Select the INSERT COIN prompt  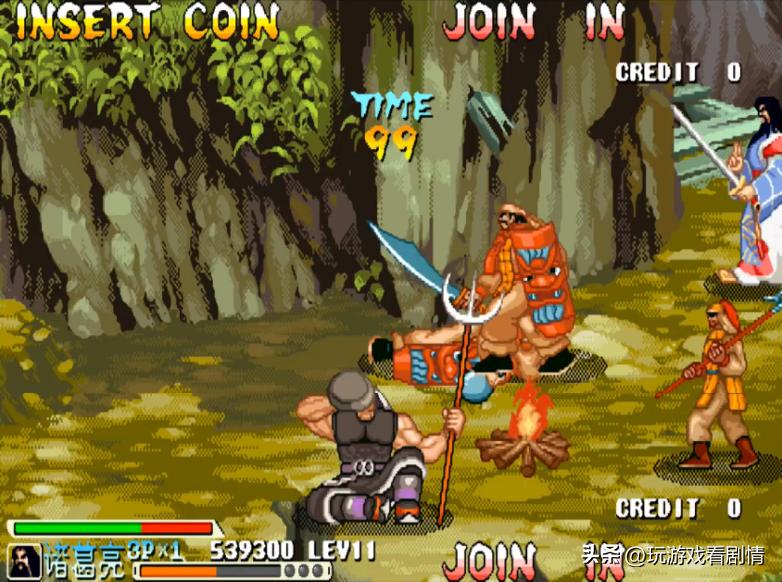click(148, 22)
